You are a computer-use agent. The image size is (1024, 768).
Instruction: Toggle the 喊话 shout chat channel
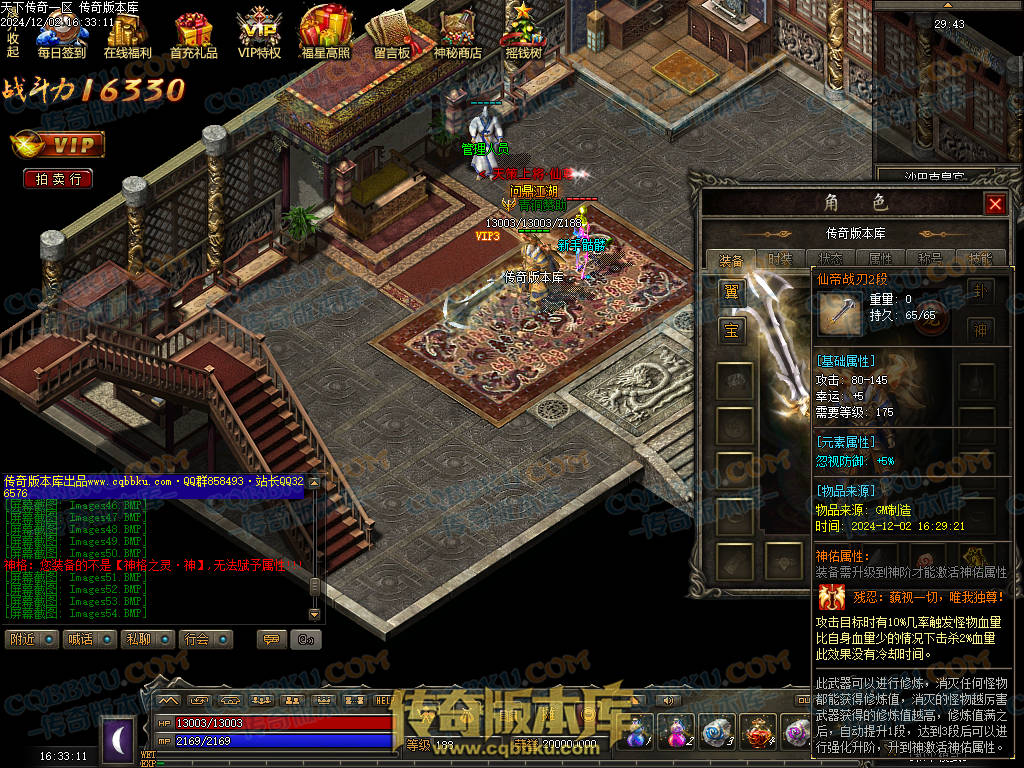click(90, 639)
